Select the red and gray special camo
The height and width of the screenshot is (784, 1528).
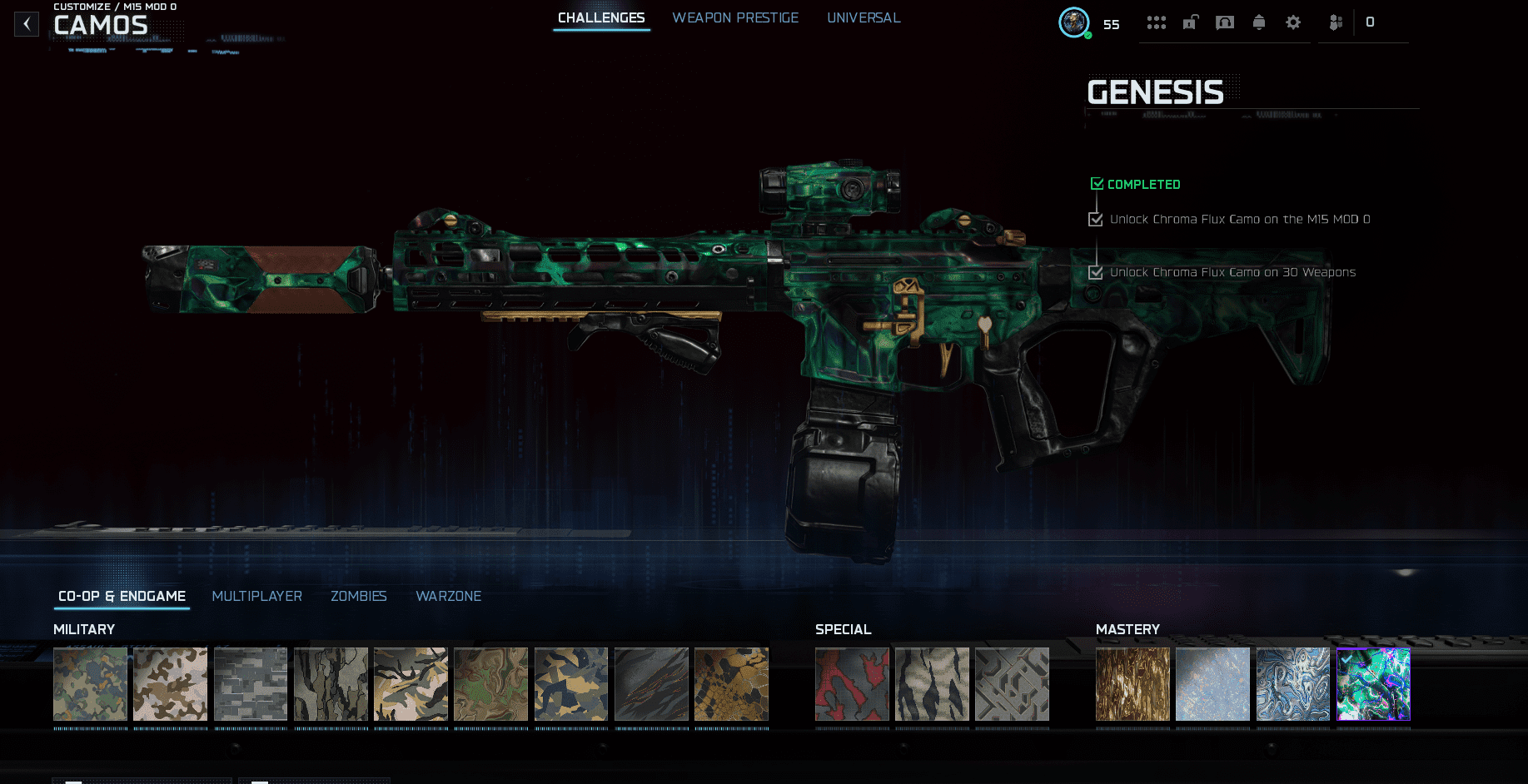[x=852, y=684]
